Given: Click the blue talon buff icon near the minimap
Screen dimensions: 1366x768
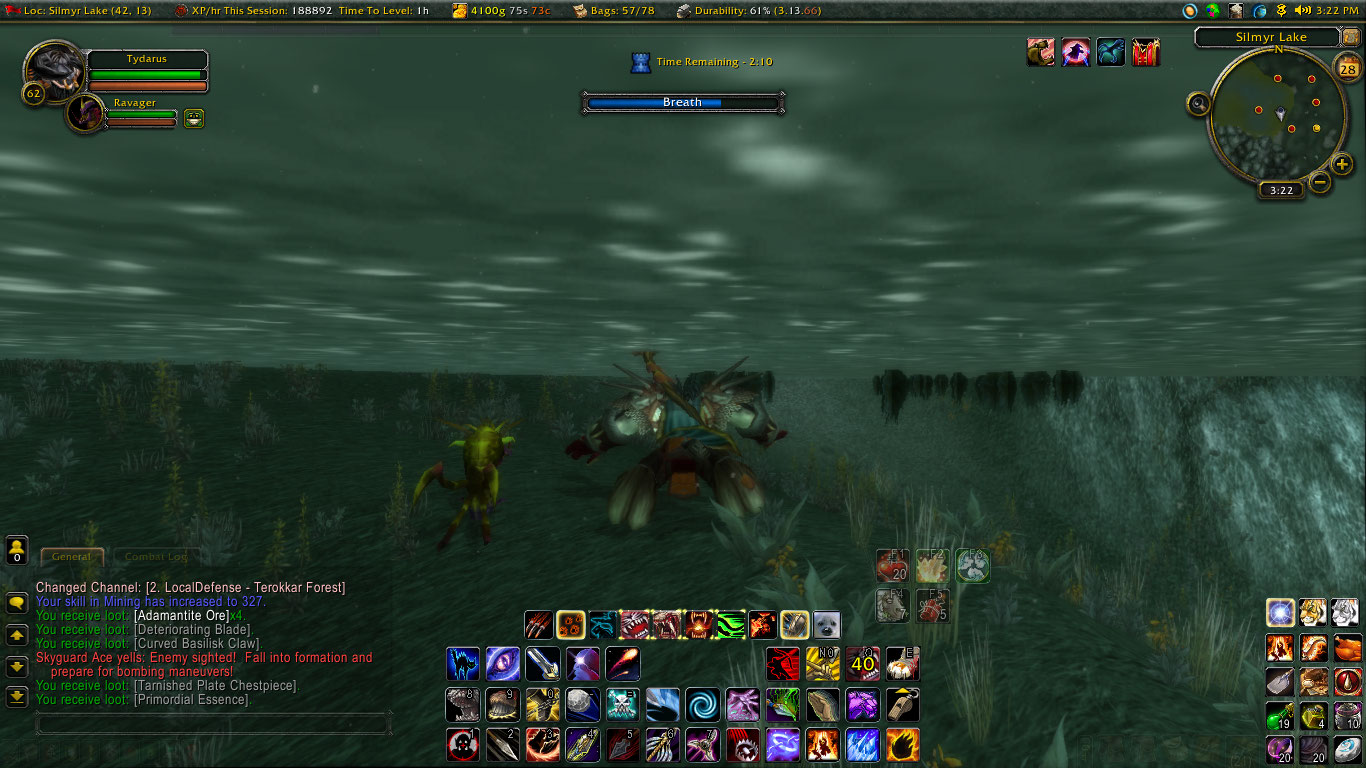Looking at the screenshot, I should (x=1112, y=52).
